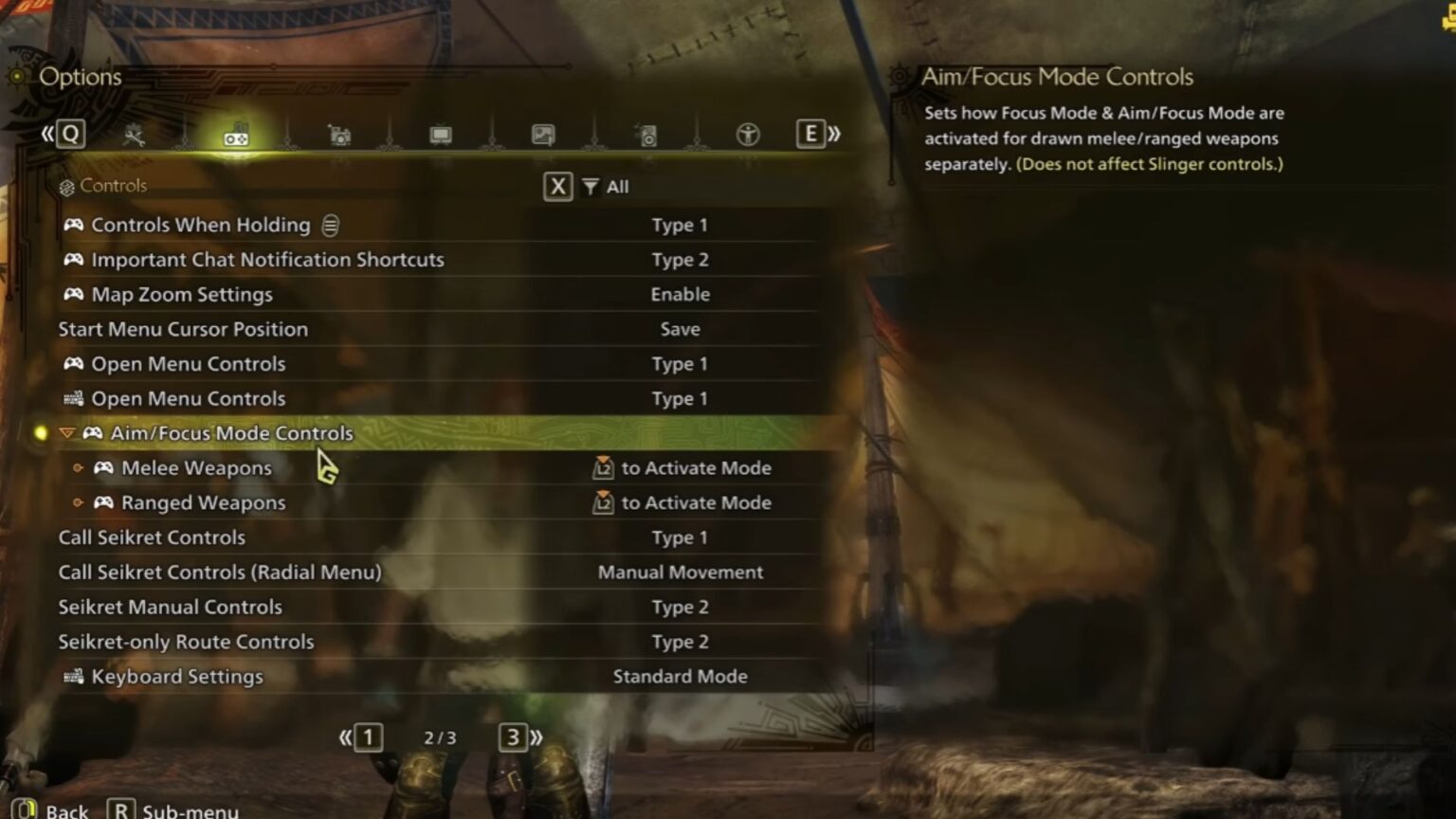Open the camera options tab

(338, 134)
